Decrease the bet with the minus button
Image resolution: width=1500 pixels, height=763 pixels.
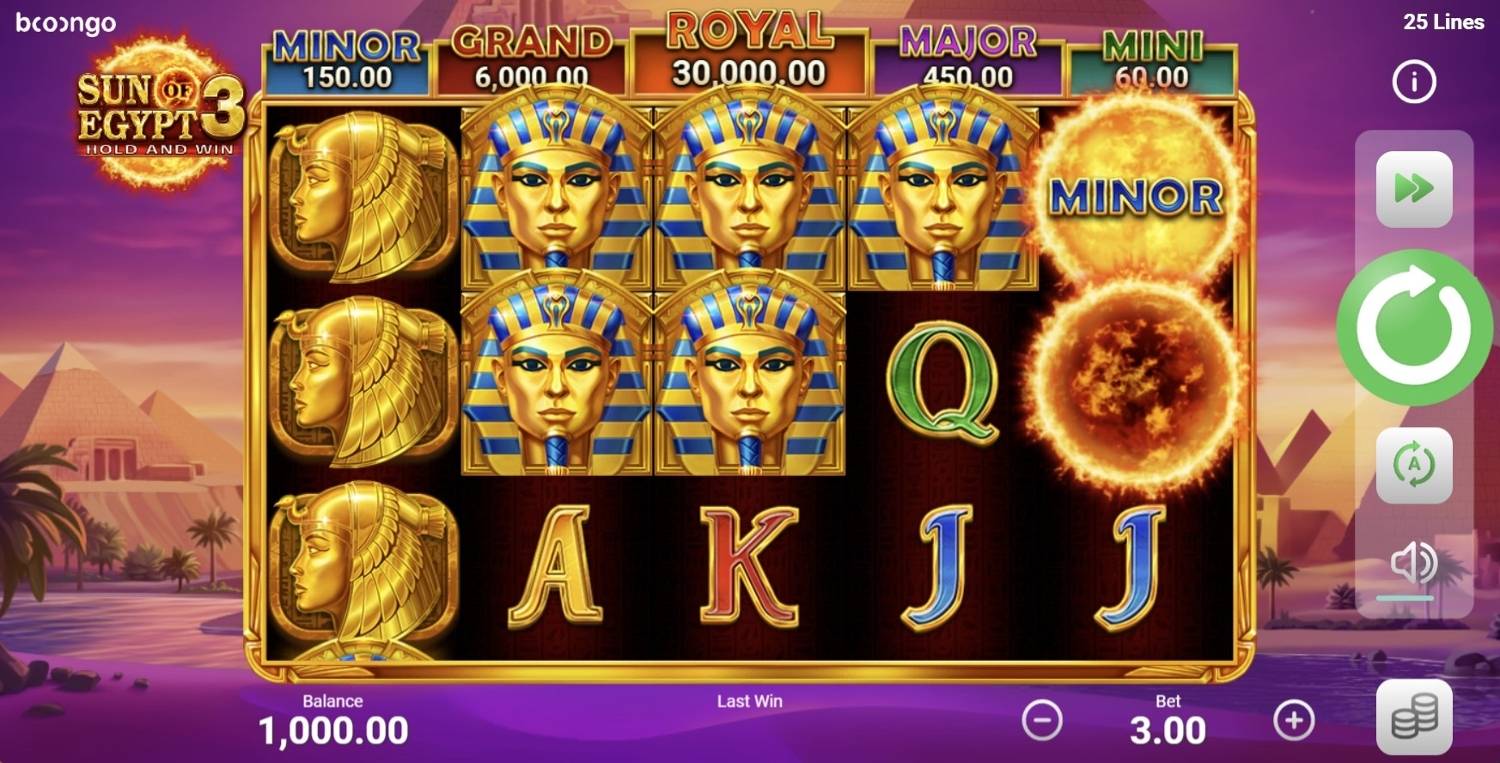[1042, 719]
